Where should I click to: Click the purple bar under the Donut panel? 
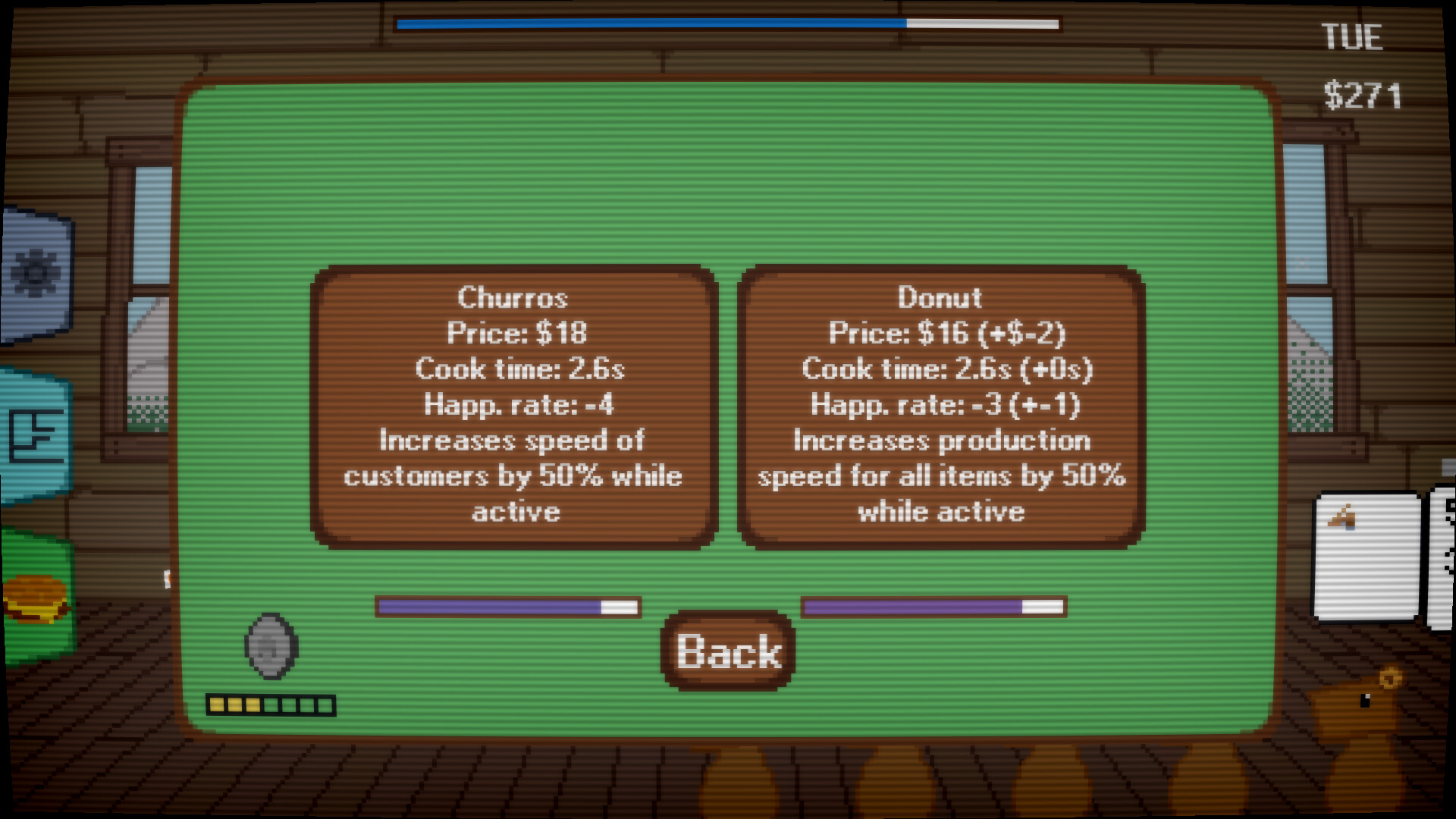[933, 607]
